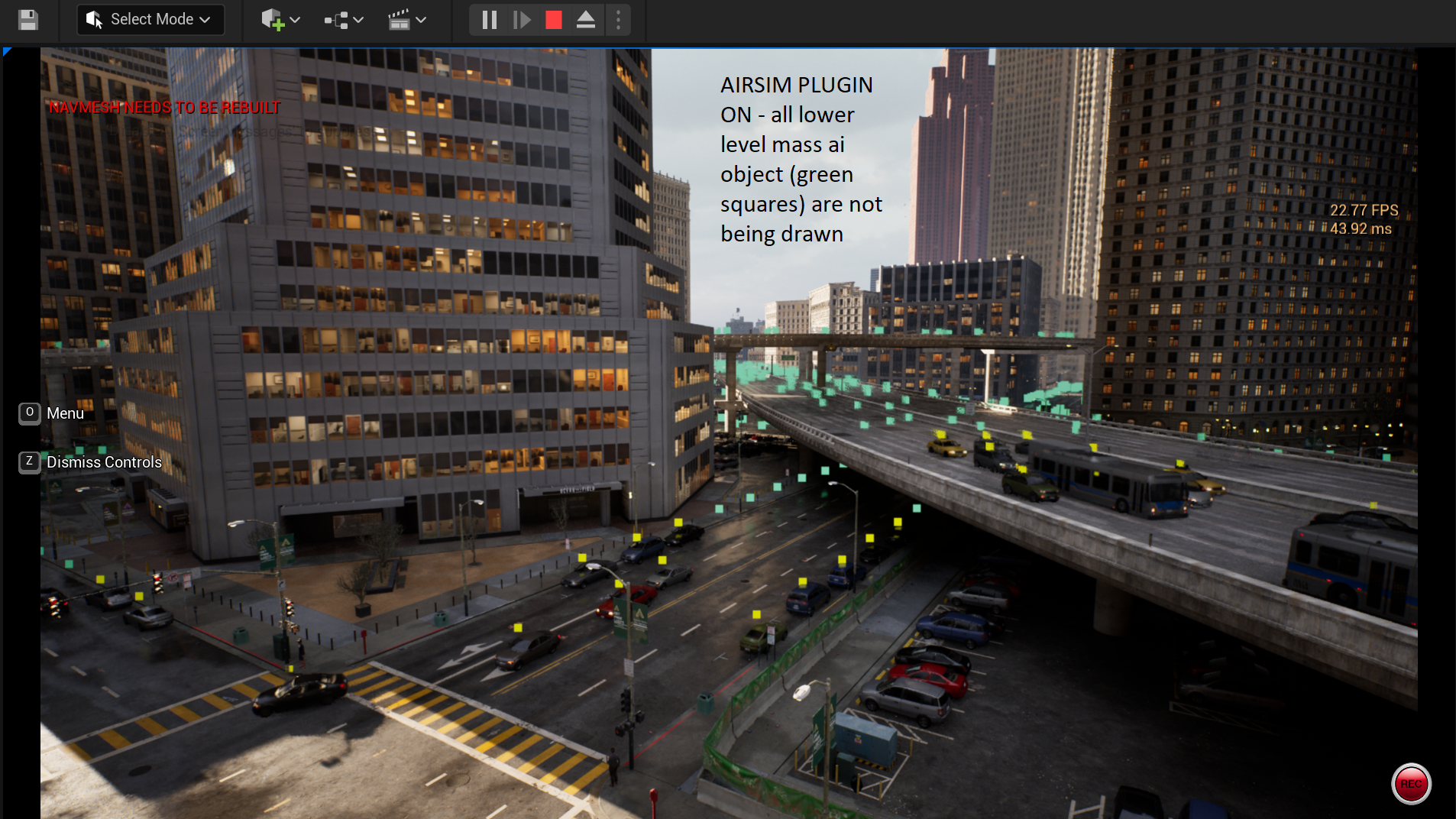Click the Z key badge beside Dismiss Controls
The height and width of the screenshot is (819, 1456).
point(28,461)
